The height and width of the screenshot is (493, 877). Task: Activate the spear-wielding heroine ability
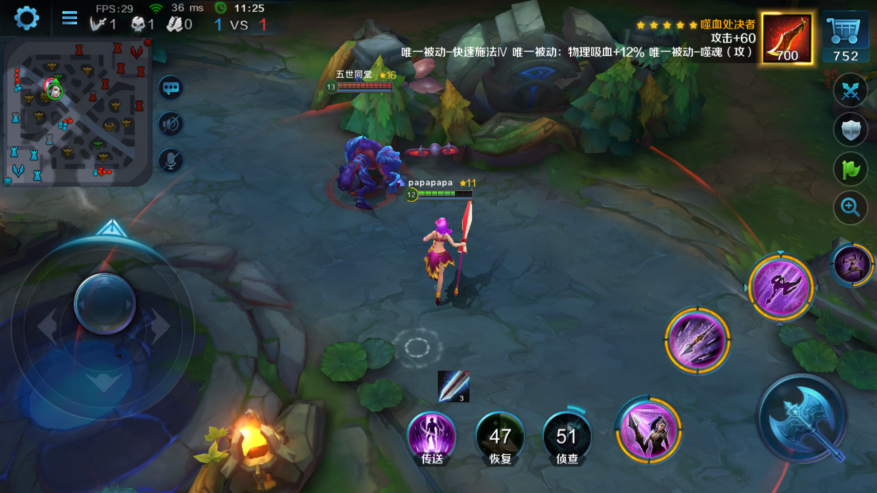click(648, 428)
